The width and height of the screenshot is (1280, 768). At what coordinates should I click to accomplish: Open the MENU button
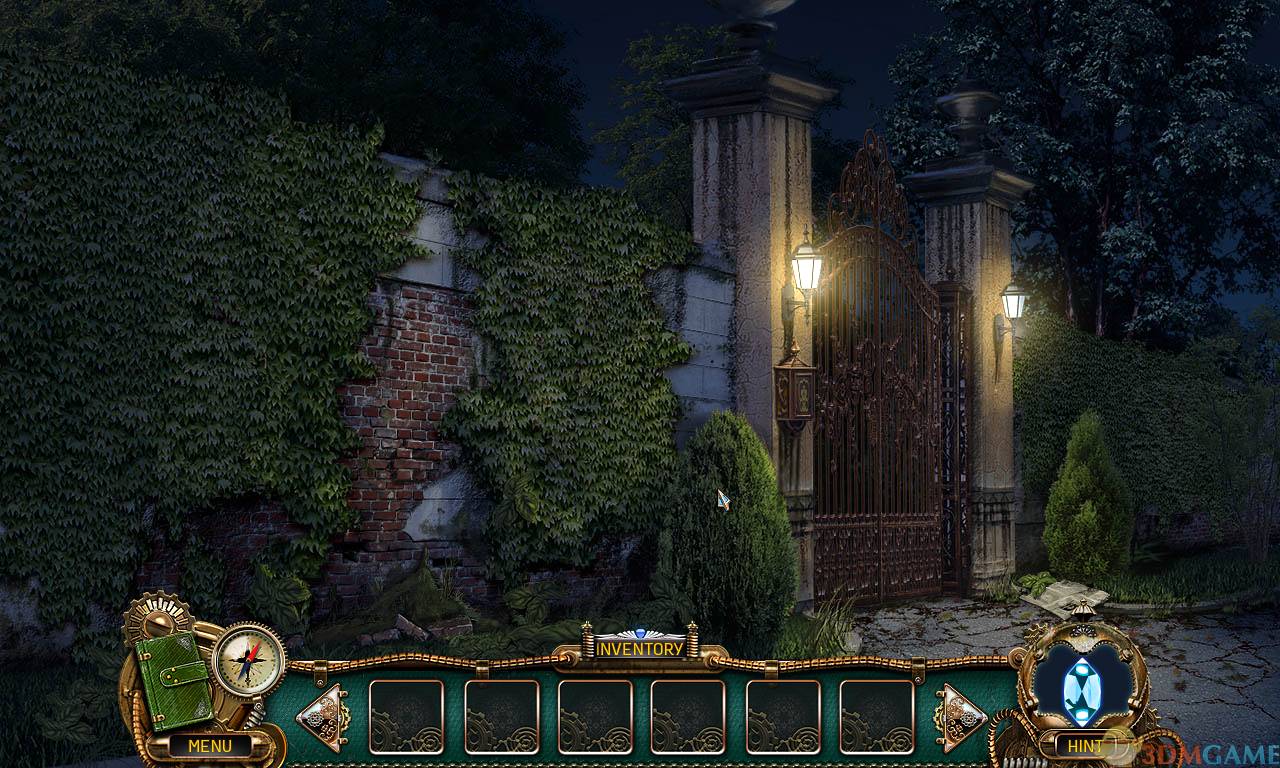coord(209,745)
